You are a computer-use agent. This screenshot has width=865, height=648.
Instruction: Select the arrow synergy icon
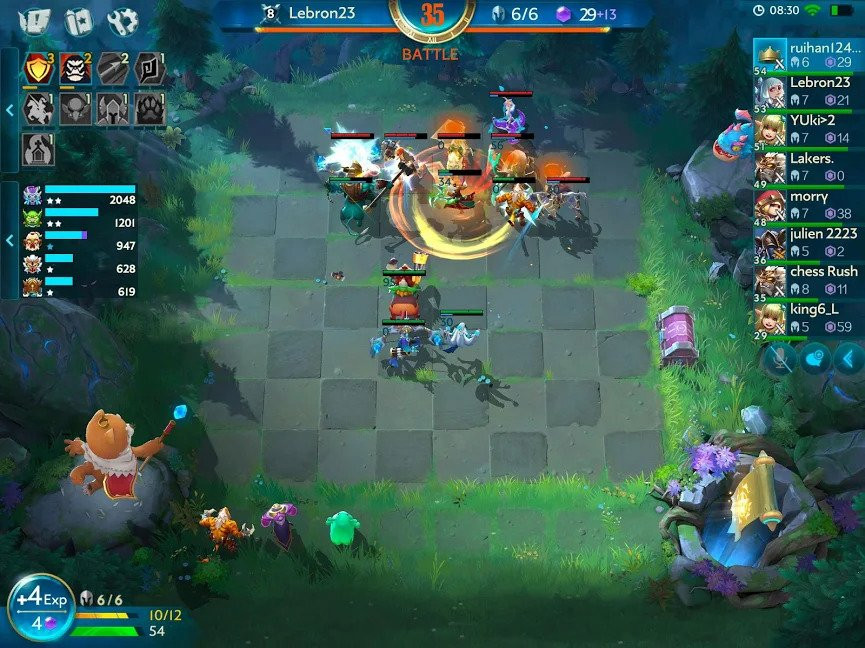(x=112, y=68)
